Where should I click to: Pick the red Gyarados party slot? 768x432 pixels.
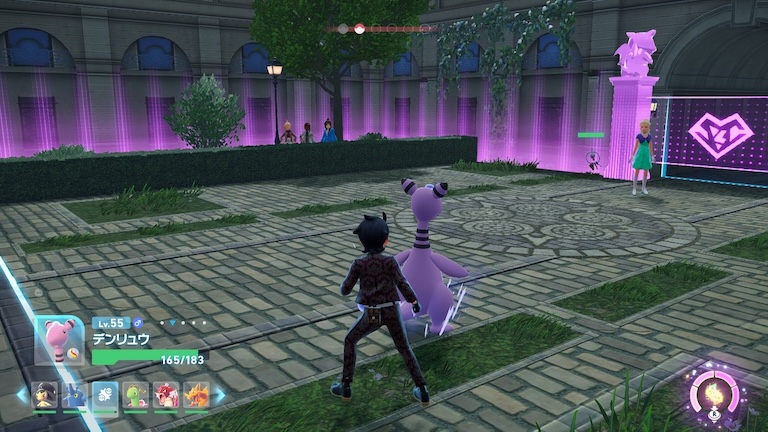[x=166, y=396]
